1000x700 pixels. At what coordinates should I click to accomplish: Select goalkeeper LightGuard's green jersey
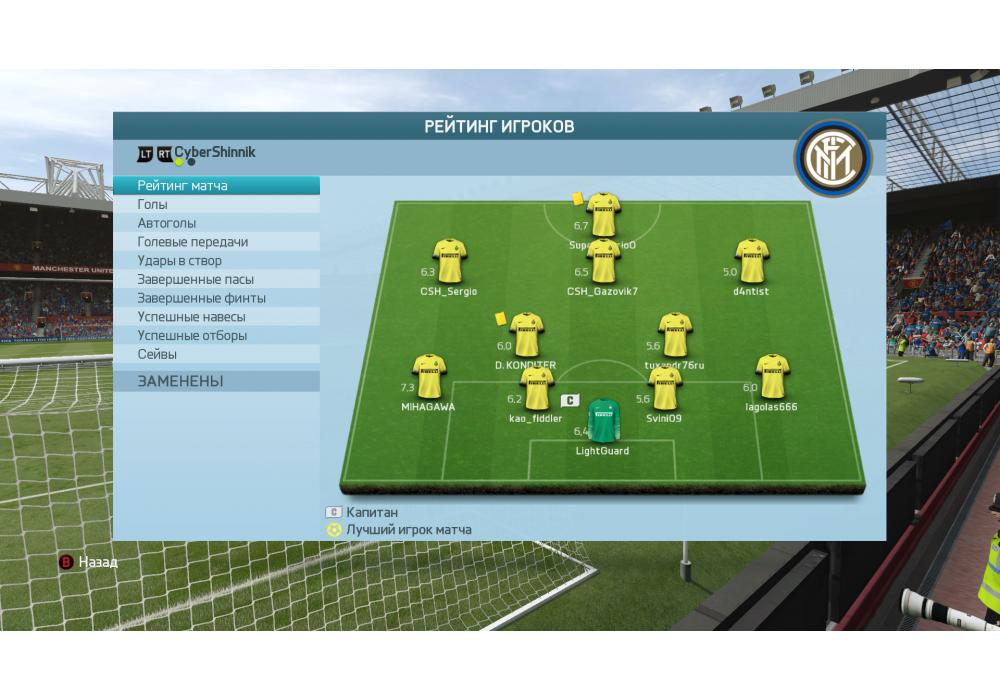coord(602,421)
